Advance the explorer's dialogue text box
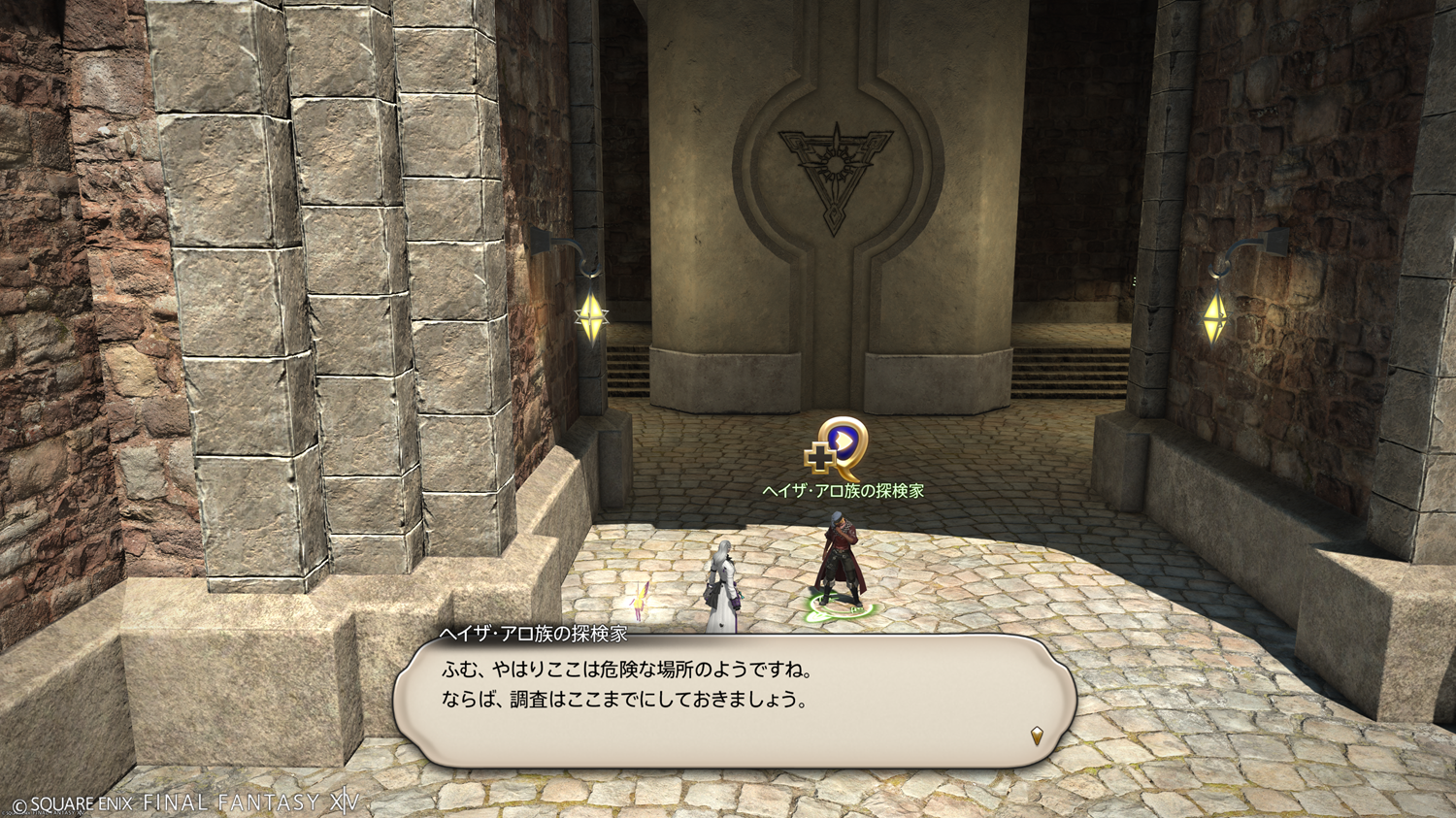Viewport: 1456px width, 818px height. point(733,701)
